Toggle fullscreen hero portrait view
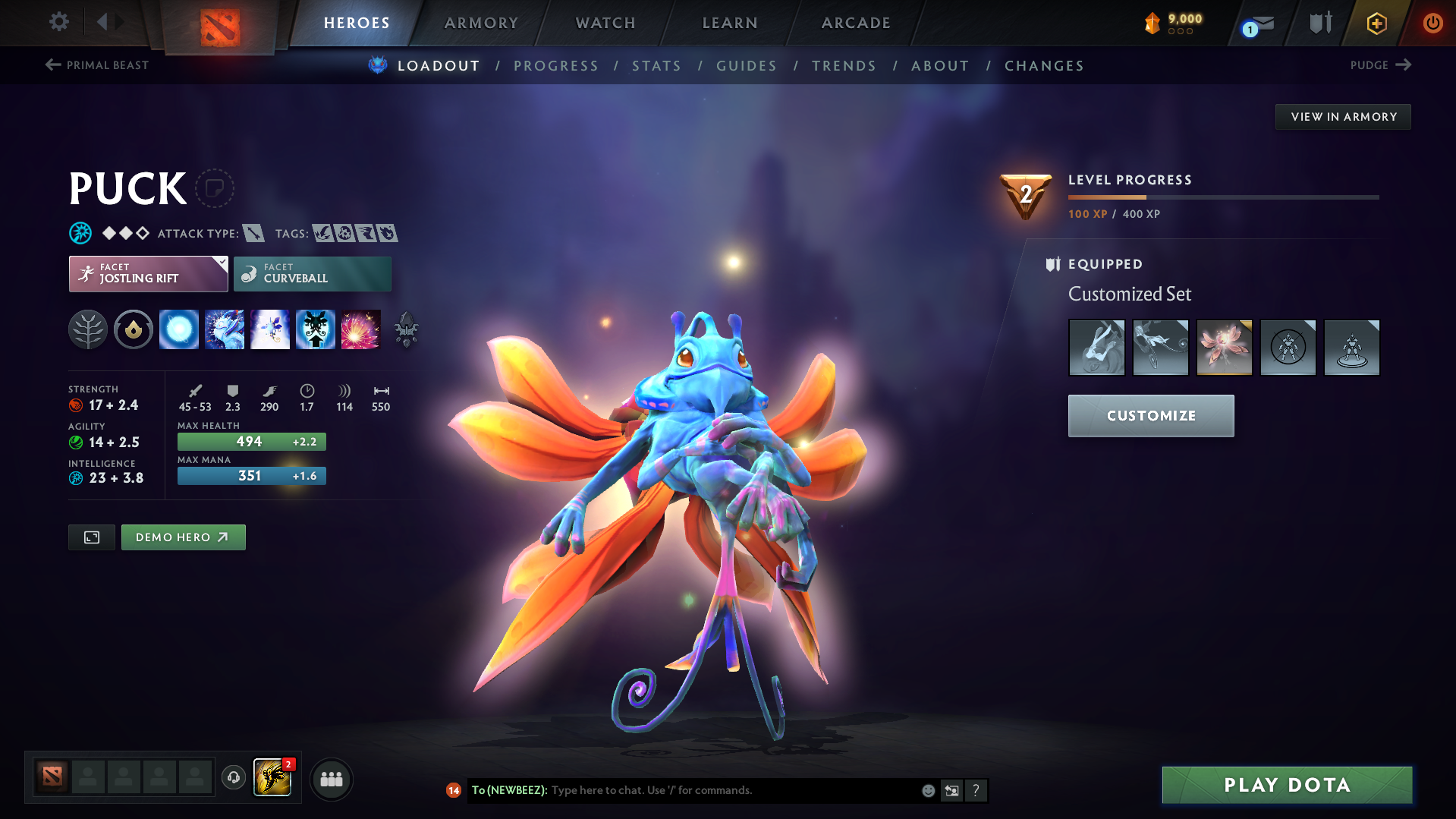1456x819 pixels. (x=91, y=537)
